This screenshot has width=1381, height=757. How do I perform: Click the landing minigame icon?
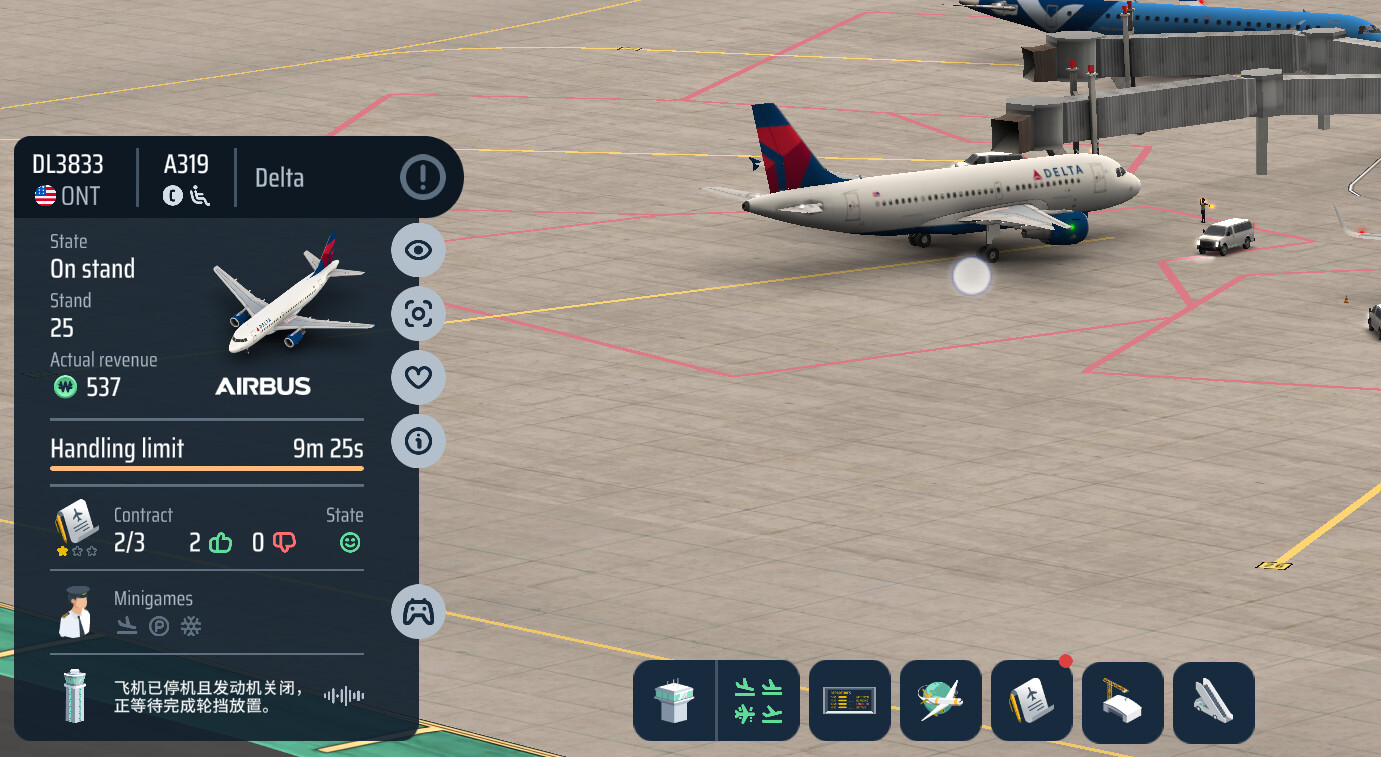[x=127, y=627]
